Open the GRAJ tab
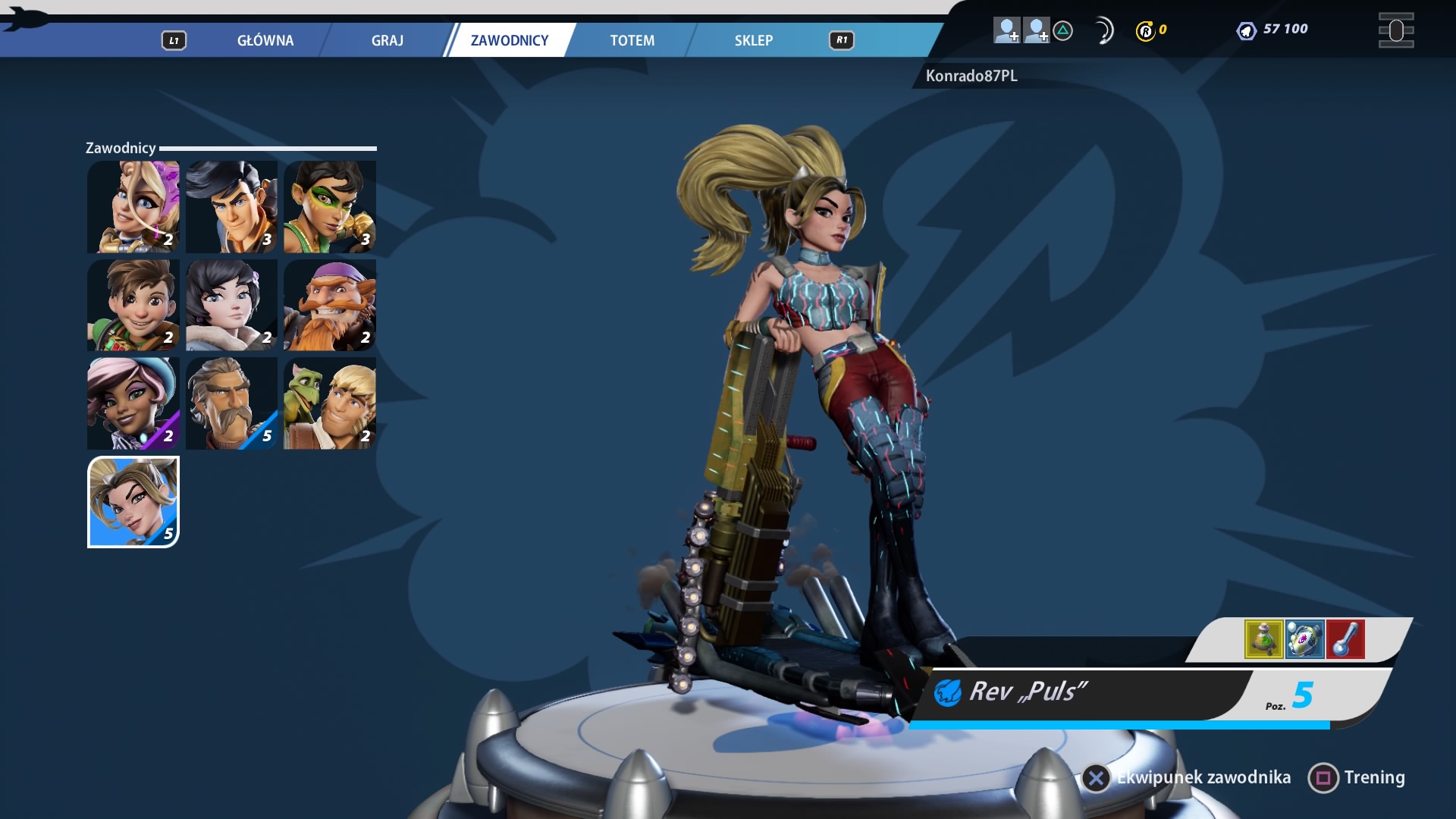Image resolution: width=1456 pixels, height=819 pixels. pyautogui.click(x=387, y=40)
